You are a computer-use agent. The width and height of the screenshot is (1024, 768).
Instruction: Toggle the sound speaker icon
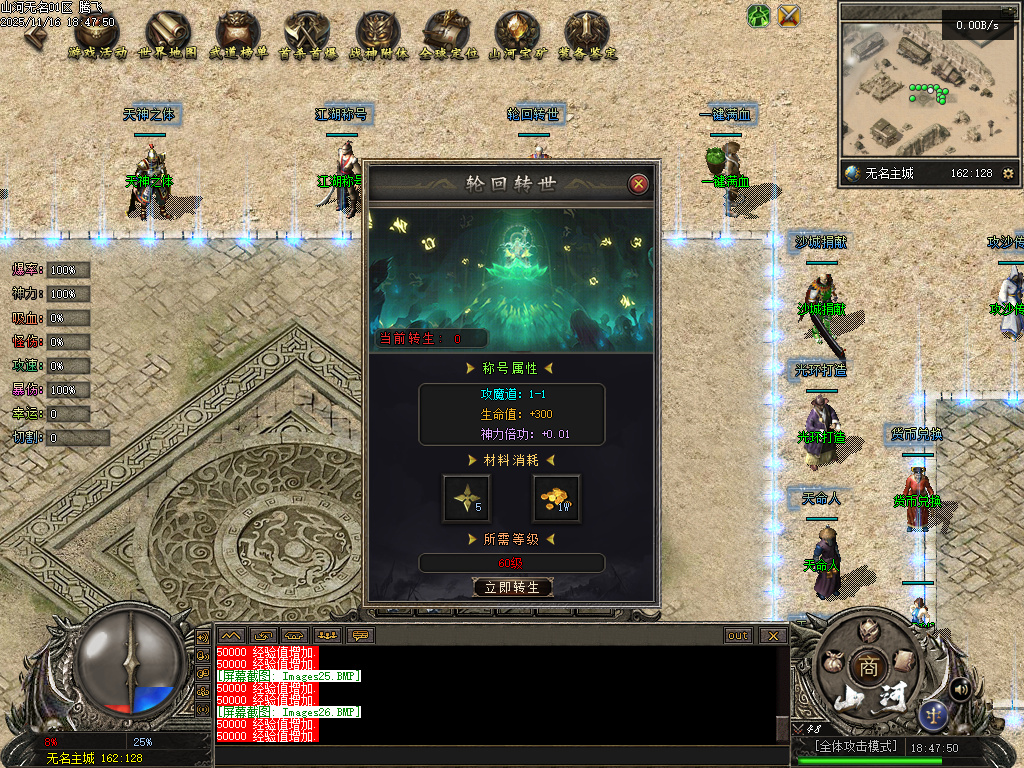point(960,688)
